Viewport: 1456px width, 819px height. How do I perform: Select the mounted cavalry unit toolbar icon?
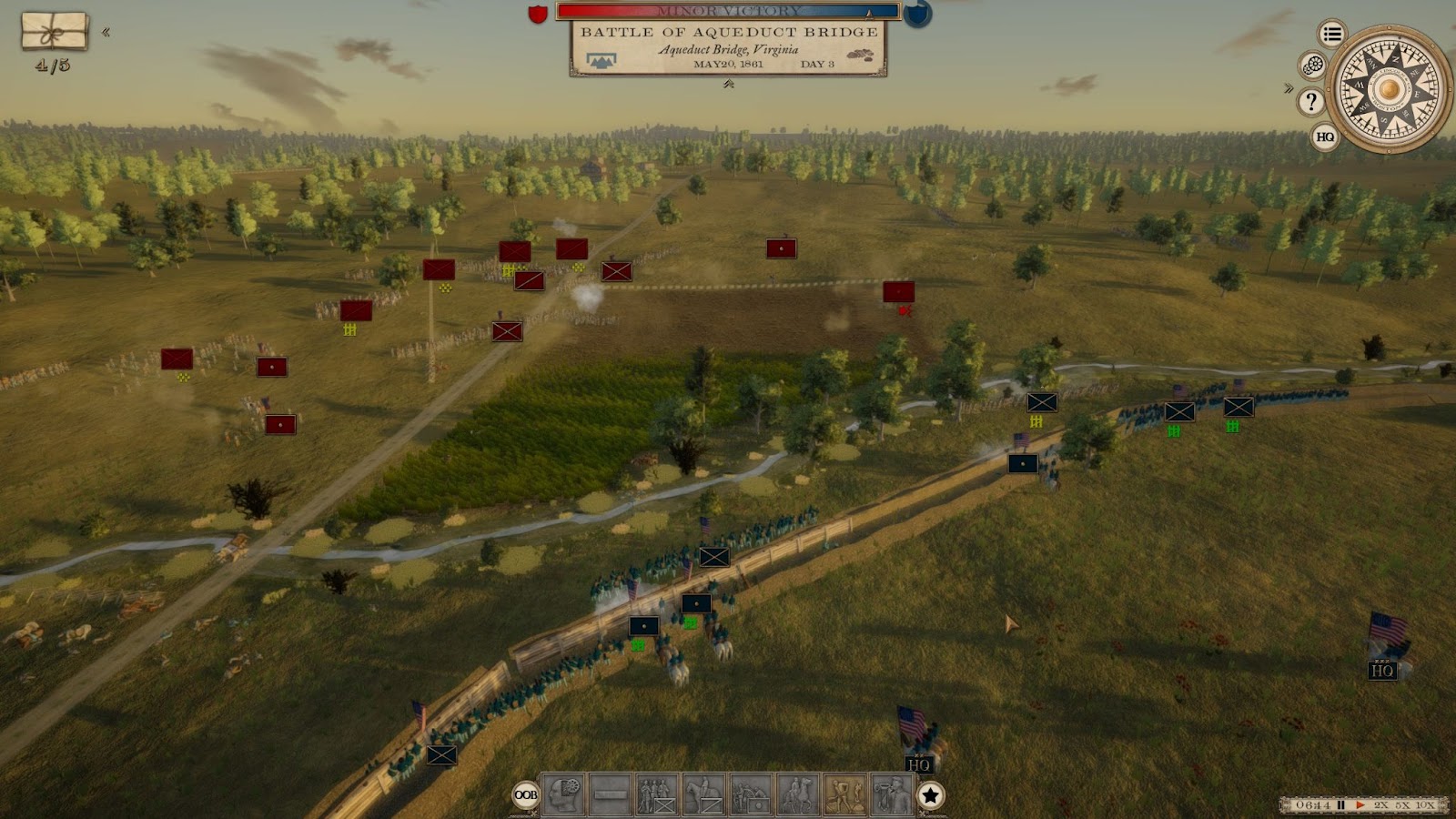click(703, 794)
